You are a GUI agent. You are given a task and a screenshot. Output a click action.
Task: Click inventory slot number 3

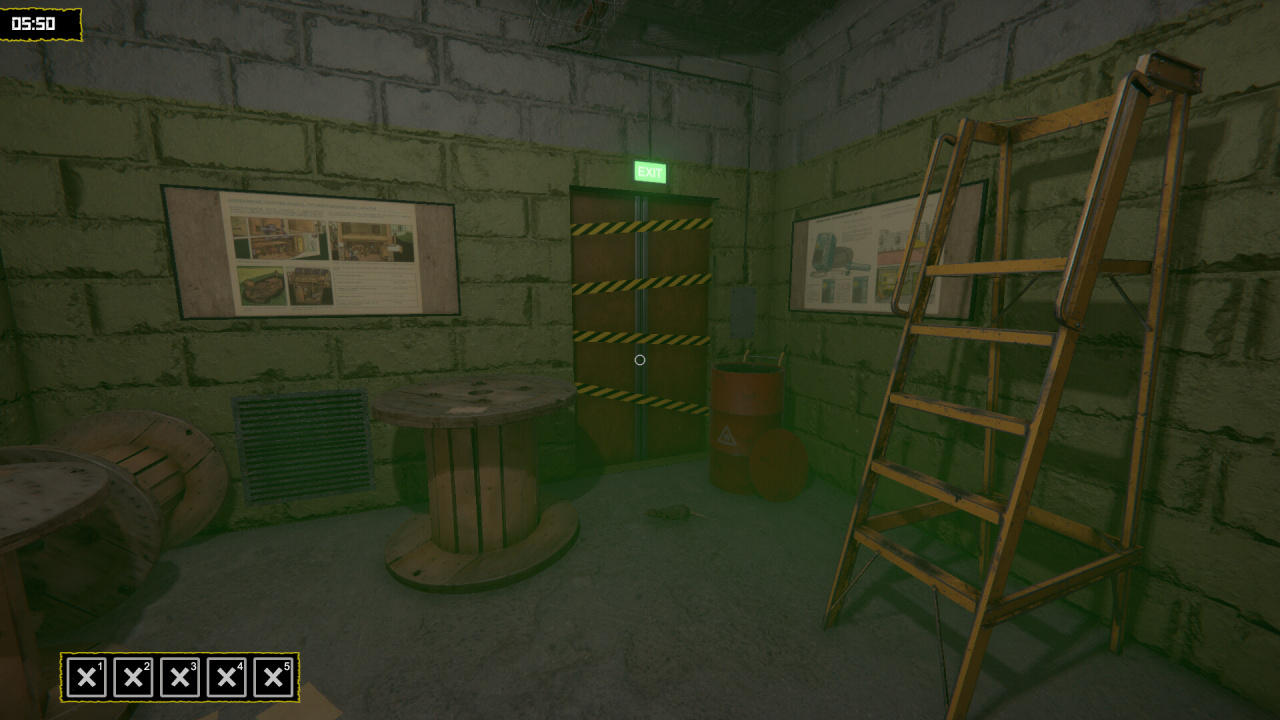(180, 677)
